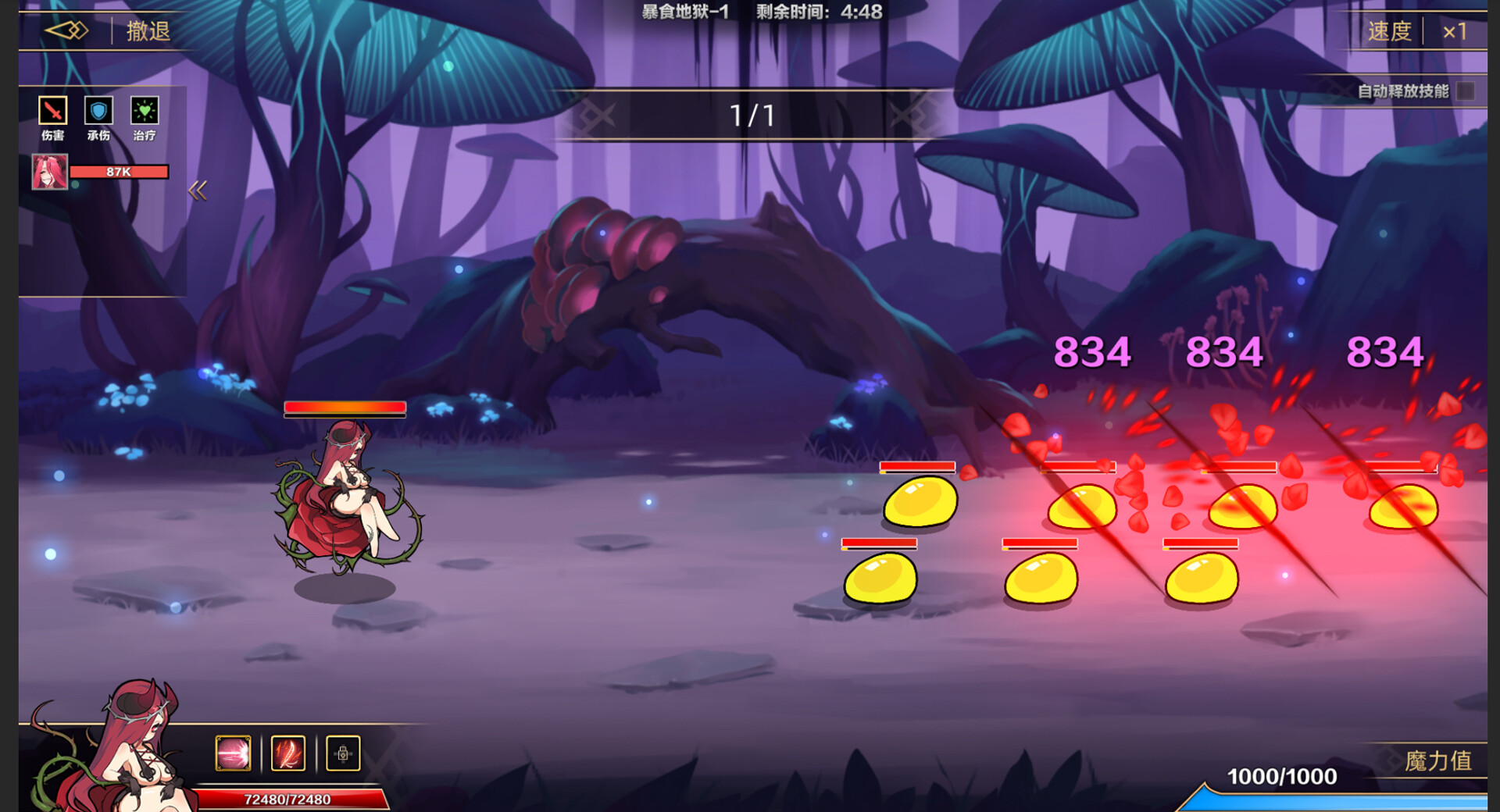Click the lock-shaped skill slot icon
The image size is (1500, 812).
pyautogui.click(x=344, y=752)
